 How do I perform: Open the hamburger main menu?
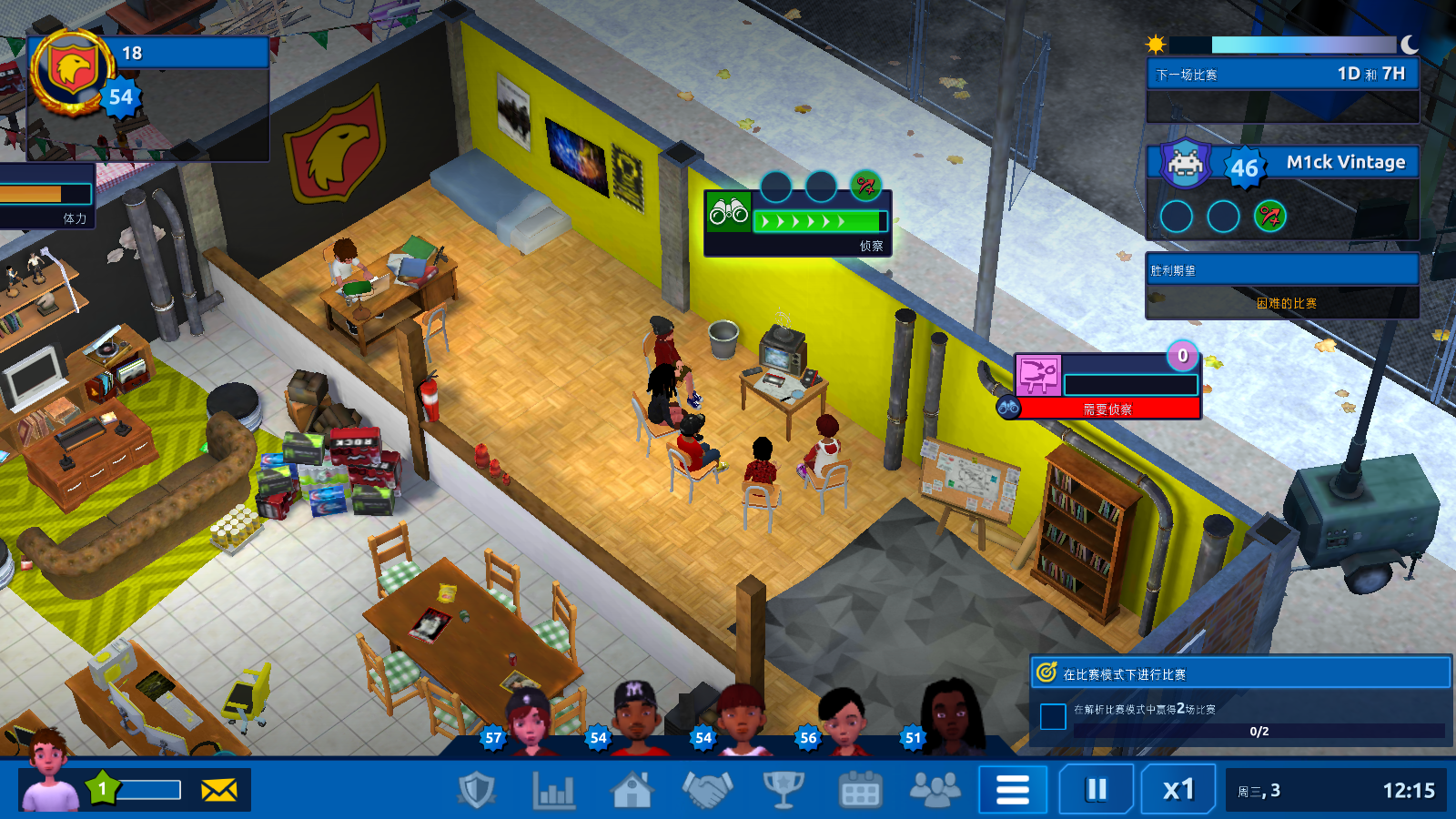[1012, 790]
